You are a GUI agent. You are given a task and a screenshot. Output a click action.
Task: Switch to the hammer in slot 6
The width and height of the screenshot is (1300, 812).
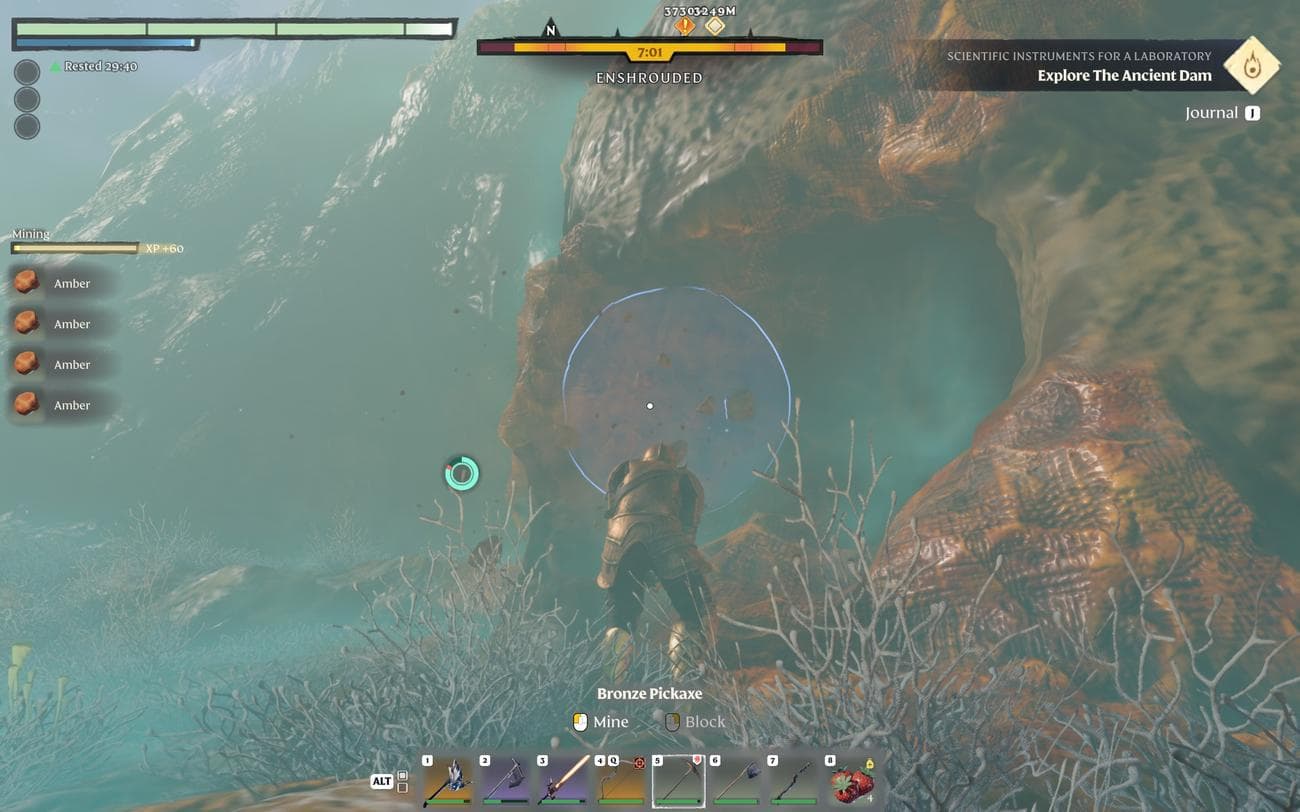tap(736, 782)
